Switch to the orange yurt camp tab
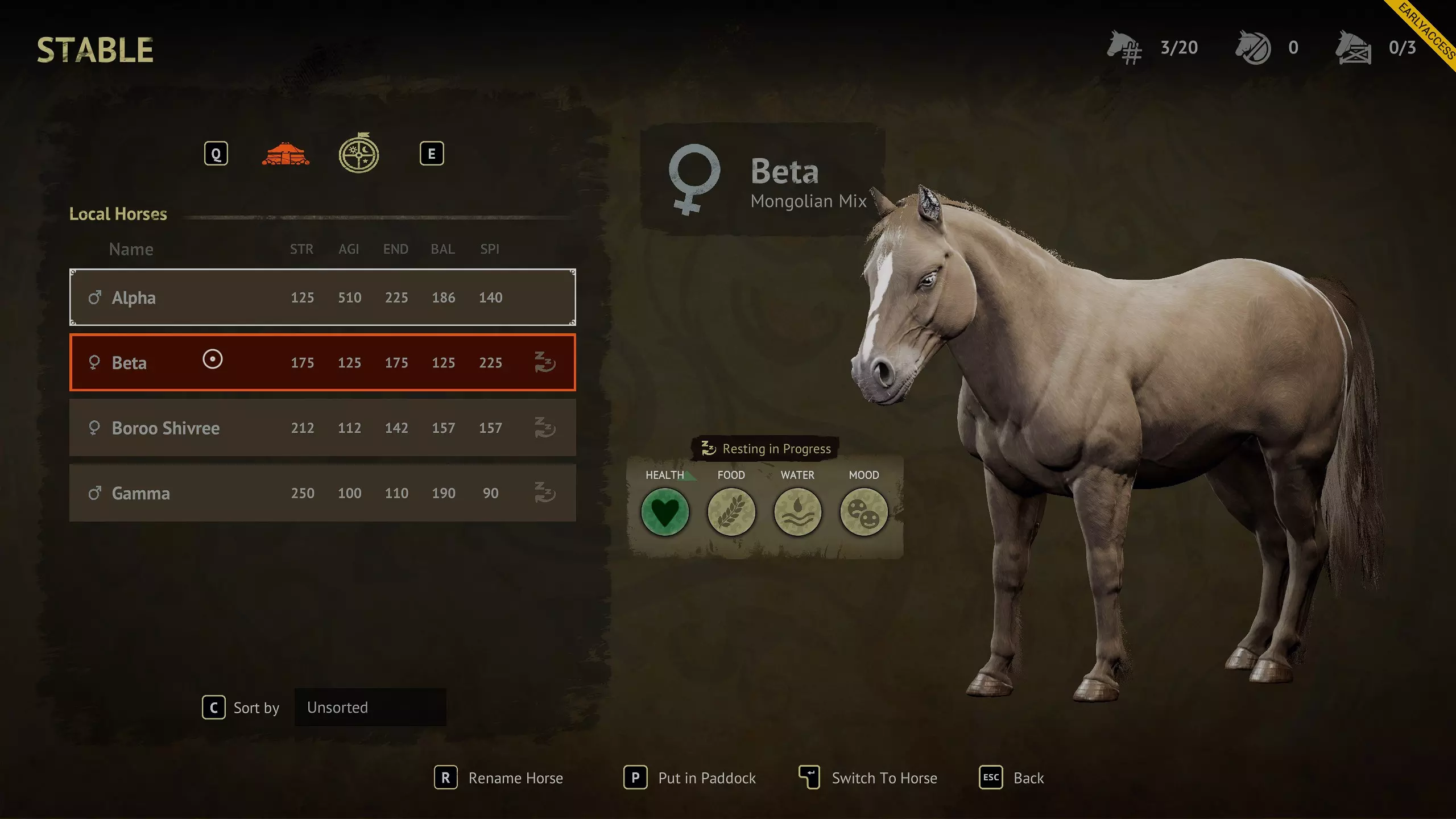 [x=286, y=154]
